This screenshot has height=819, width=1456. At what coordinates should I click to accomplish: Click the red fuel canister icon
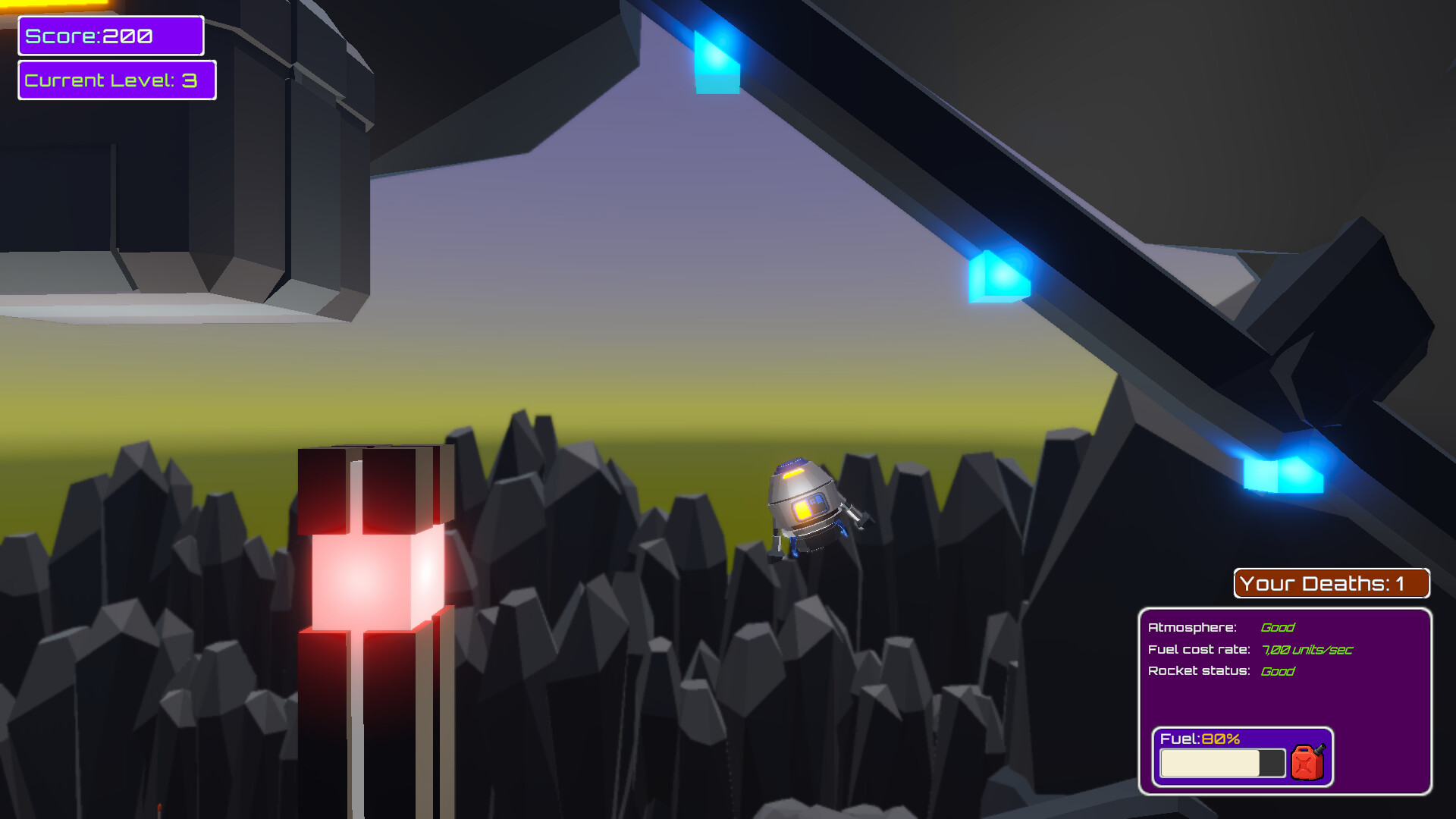1308,762
